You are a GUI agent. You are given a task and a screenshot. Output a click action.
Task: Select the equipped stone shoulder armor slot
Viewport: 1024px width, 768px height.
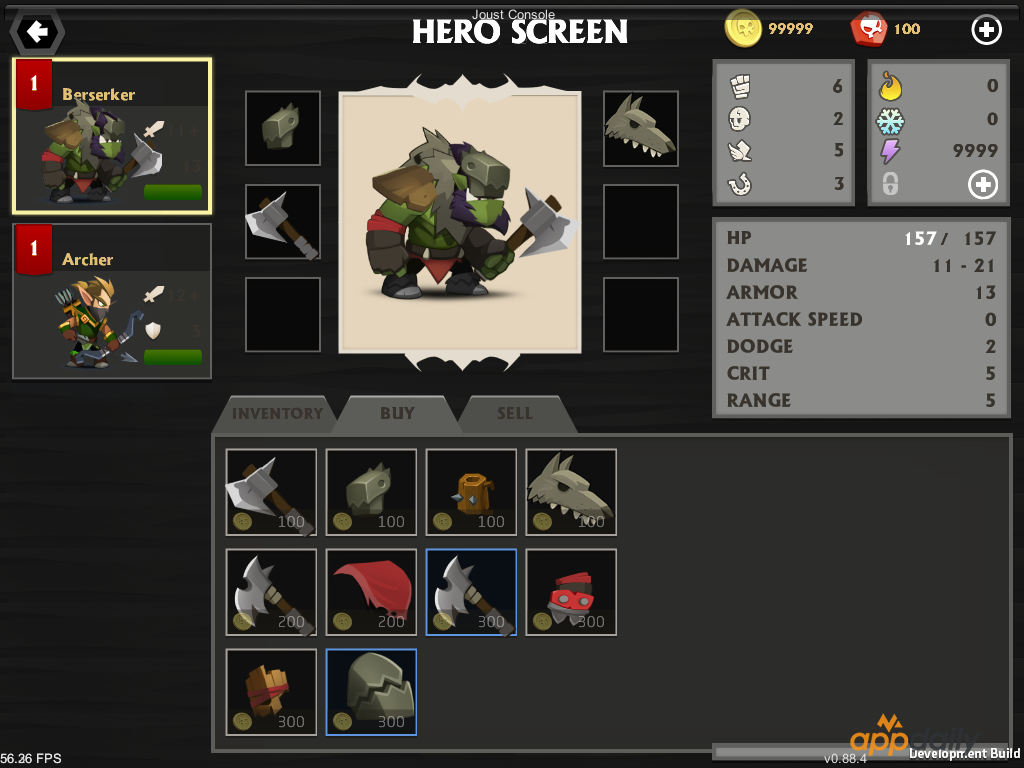coord(283,129)
